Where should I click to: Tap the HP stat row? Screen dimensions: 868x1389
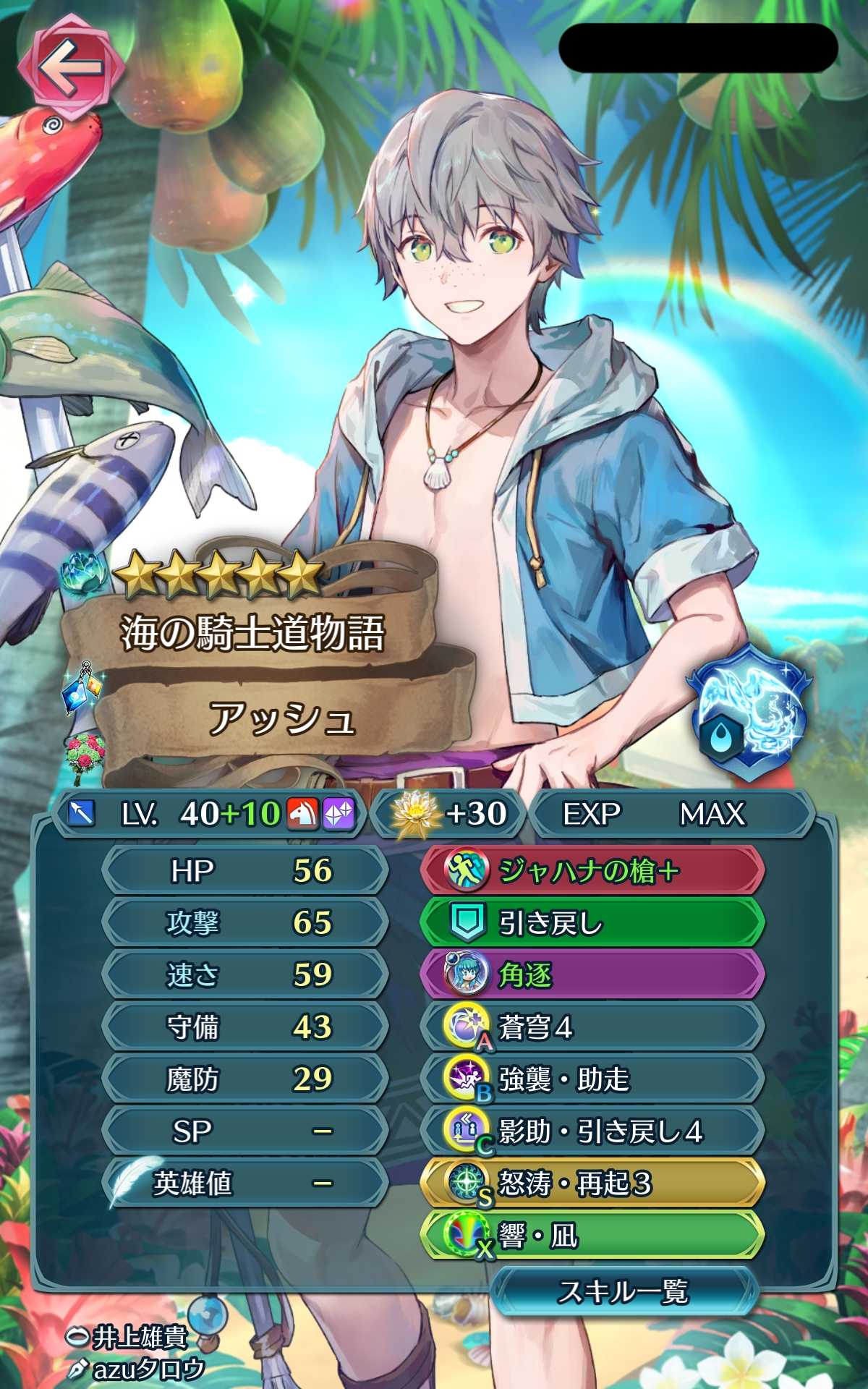click(246, 870)
